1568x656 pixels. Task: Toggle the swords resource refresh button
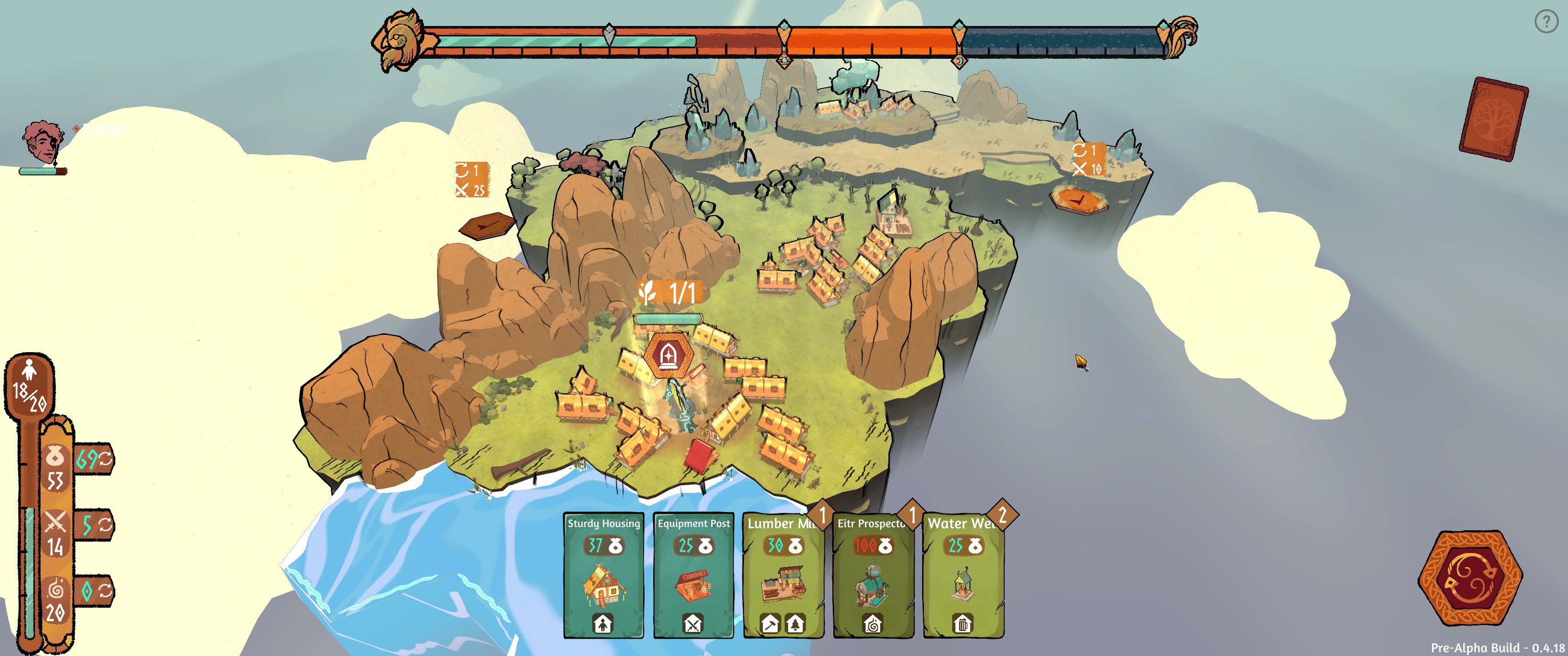pyautogui.click(x=105, y=524)
